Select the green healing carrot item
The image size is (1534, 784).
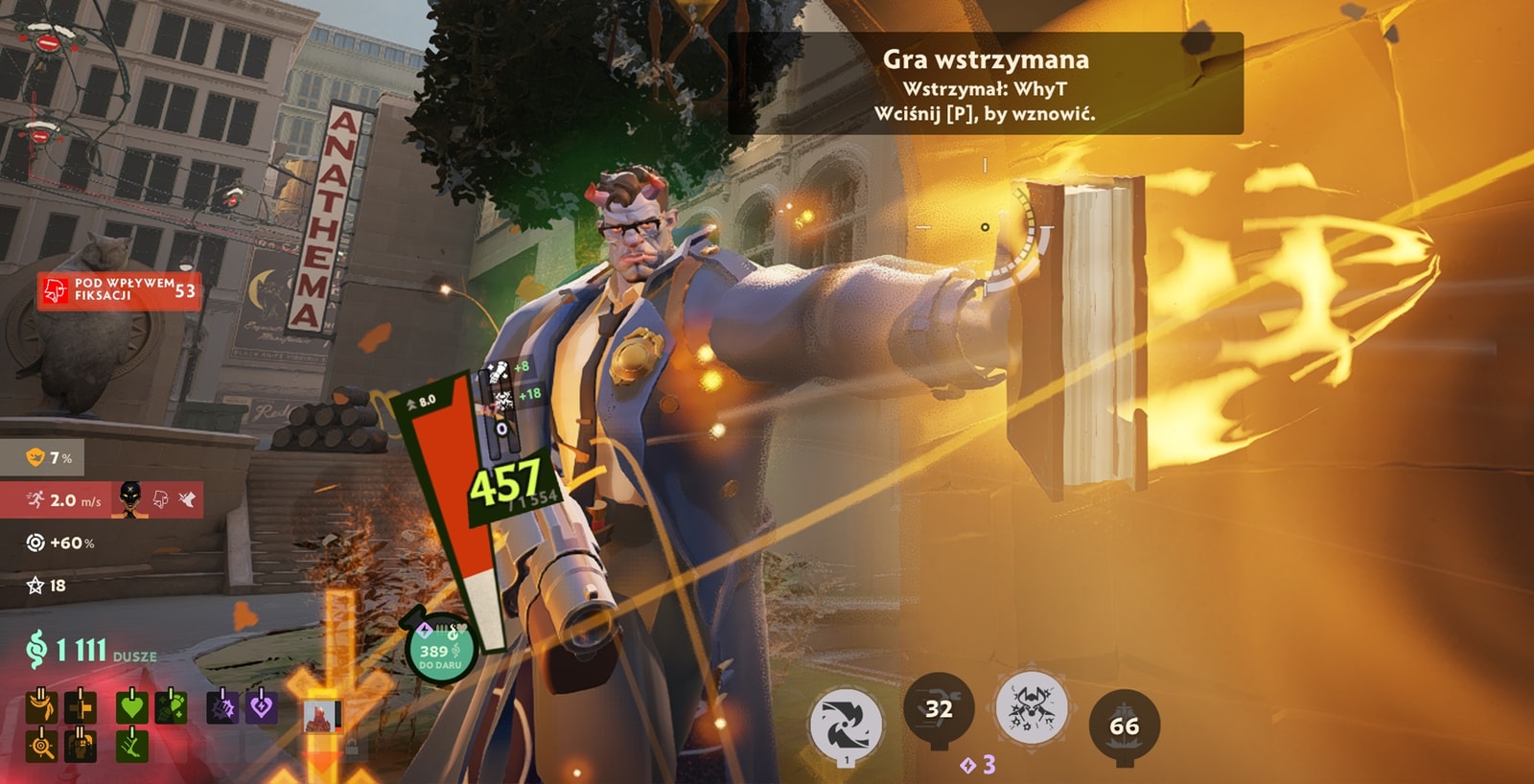pos(170,707)
